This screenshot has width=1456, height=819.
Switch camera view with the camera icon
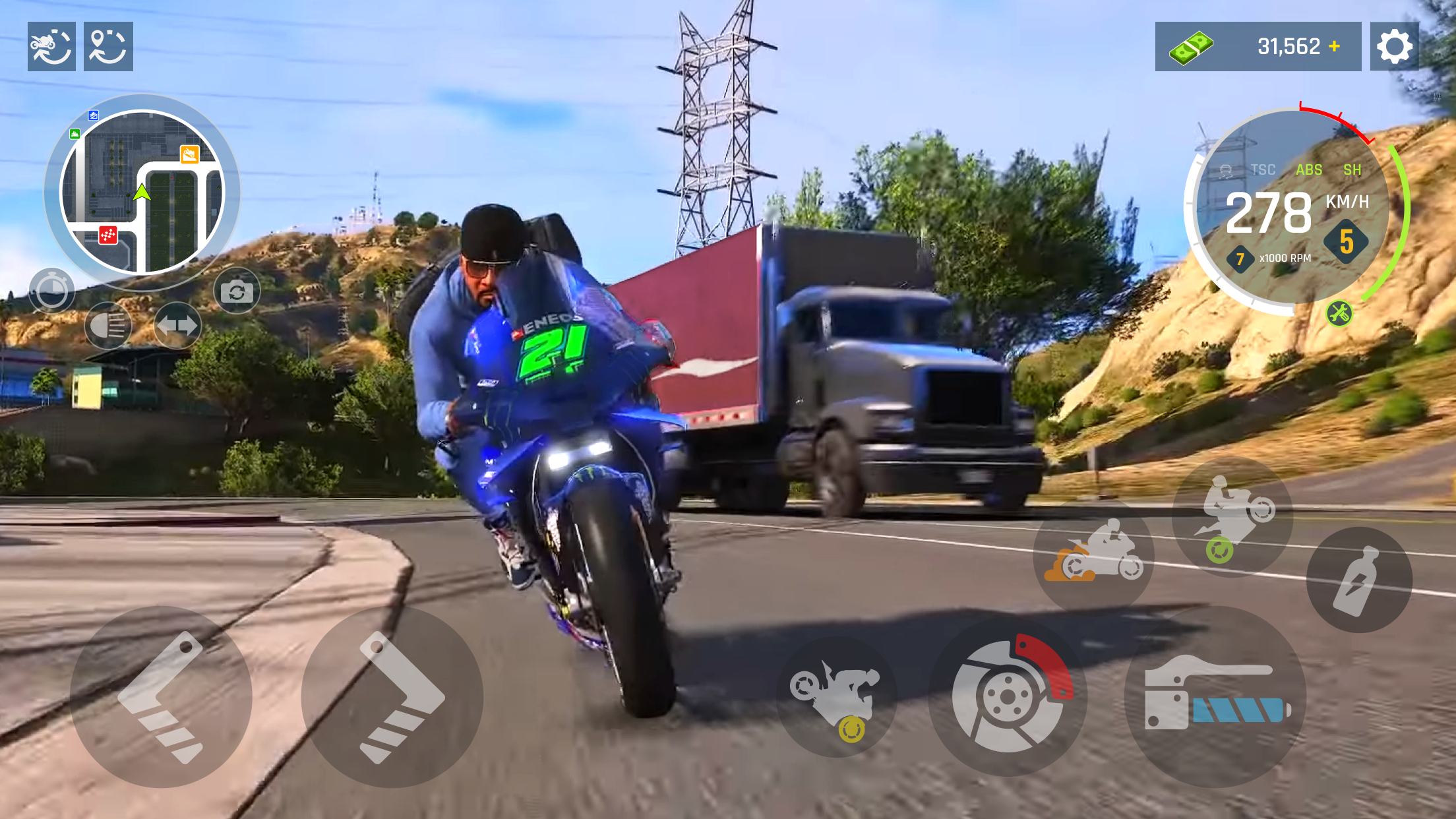point(238,289)
